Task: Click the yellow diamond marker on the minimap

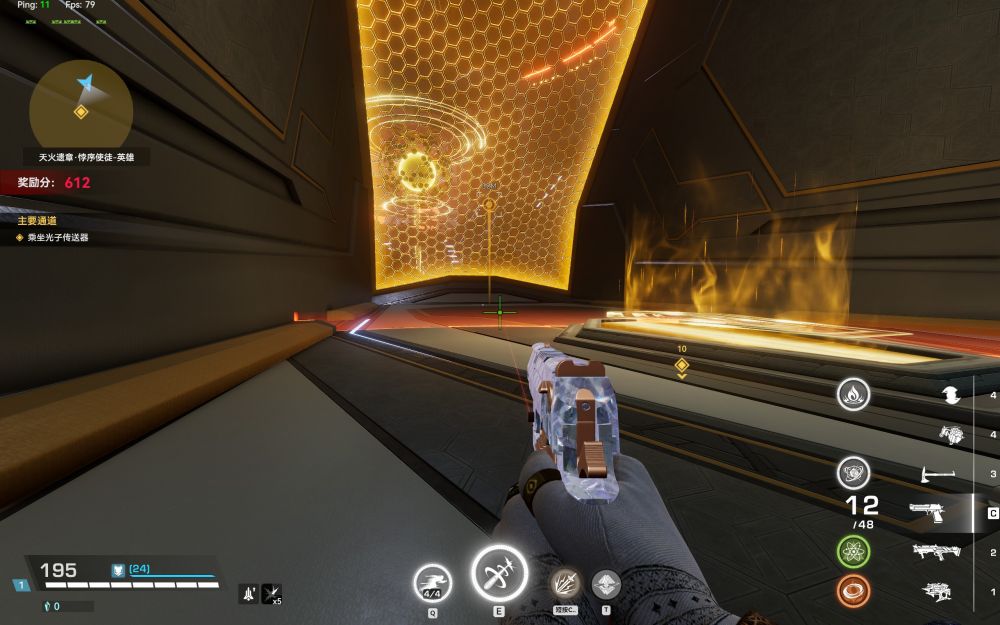Action: click(81, 112)
